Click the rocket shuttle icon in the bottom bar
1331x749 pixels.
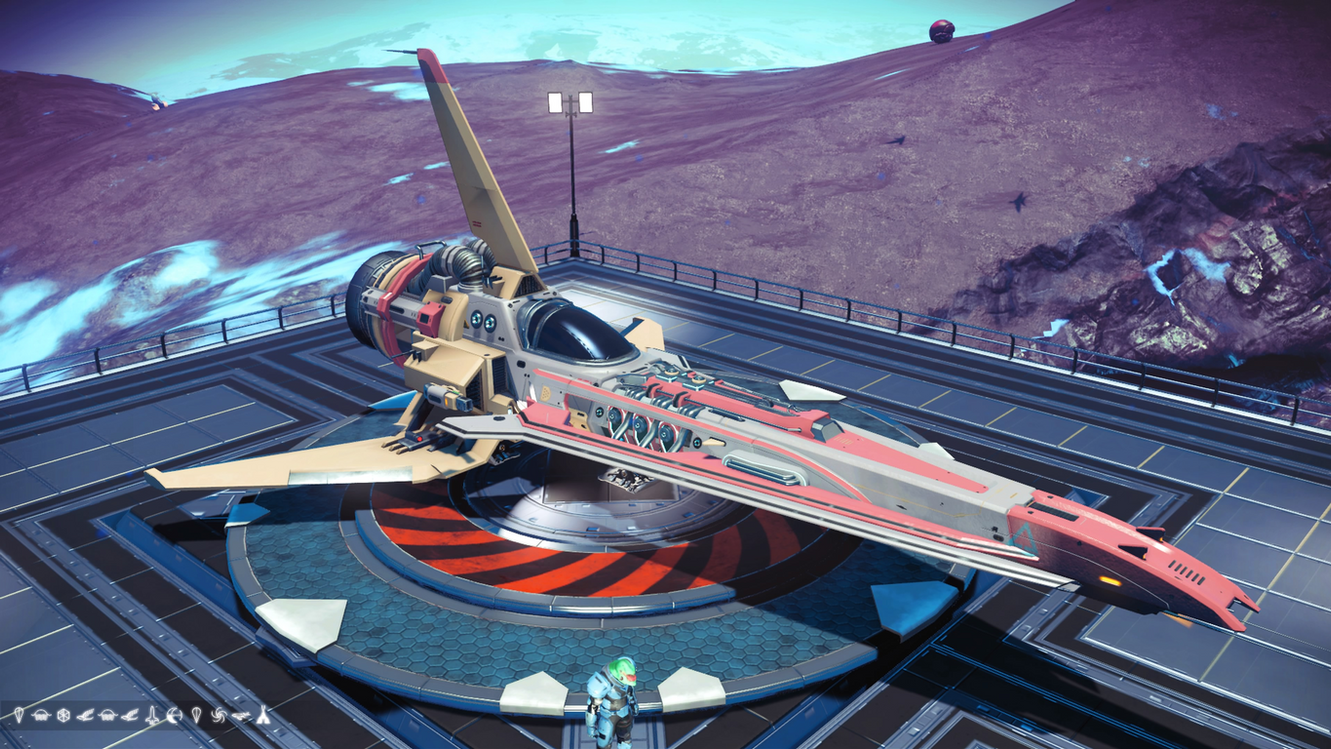coord(152,716)
